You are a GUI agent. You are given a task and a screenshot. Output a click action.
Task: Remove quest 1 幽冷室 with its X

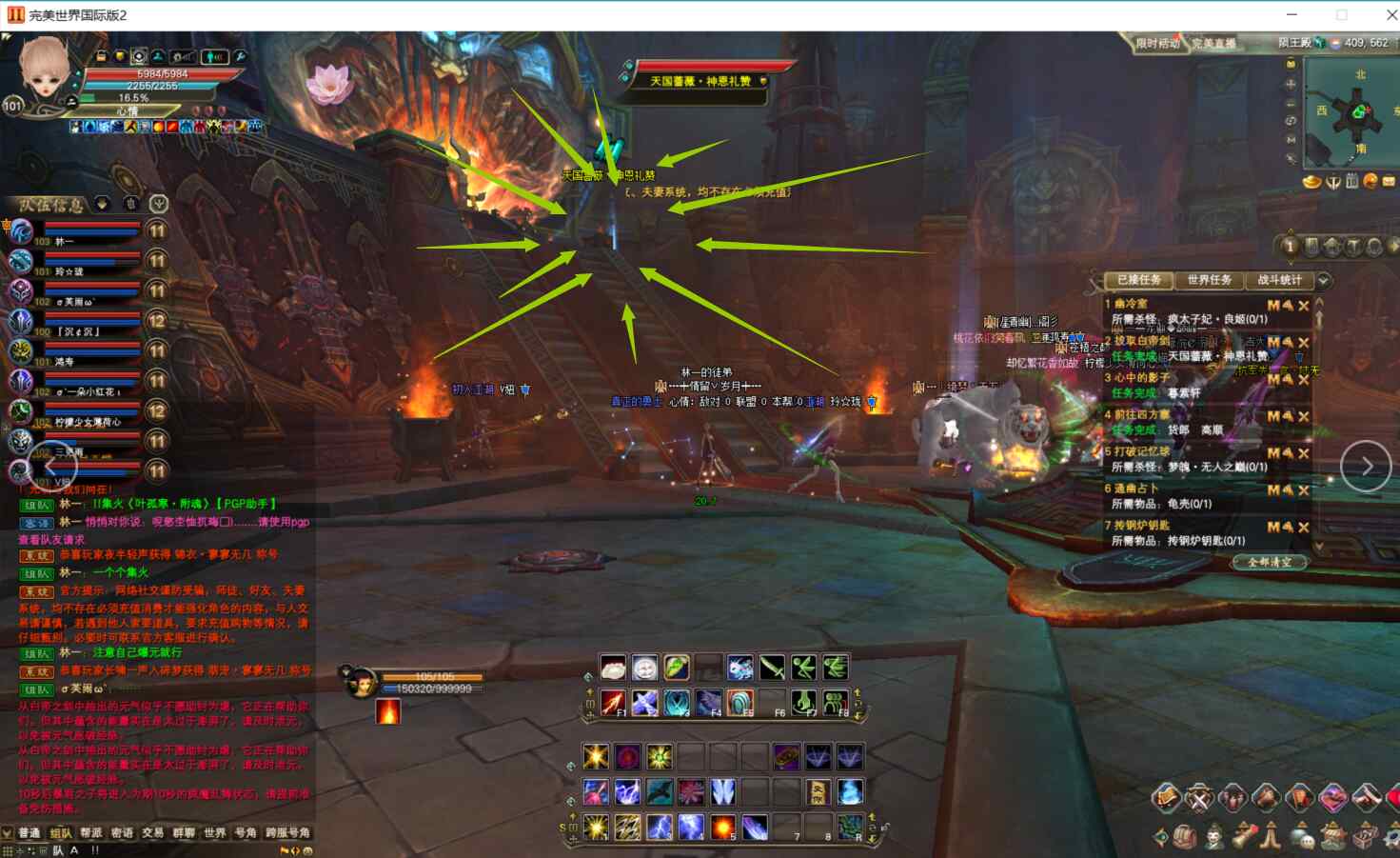pyautogui.click(x=1304, y=306)
